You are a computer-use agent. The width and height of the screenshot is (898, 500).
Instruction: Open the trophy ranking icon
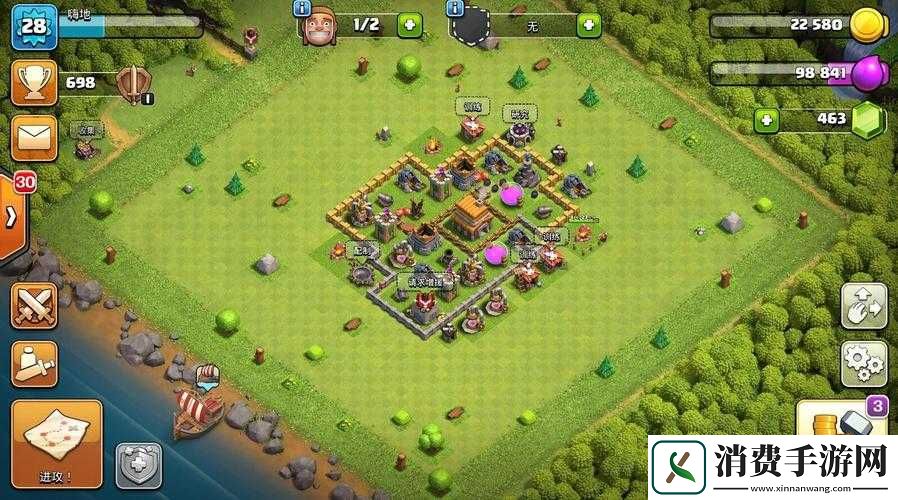coord(33,82)
